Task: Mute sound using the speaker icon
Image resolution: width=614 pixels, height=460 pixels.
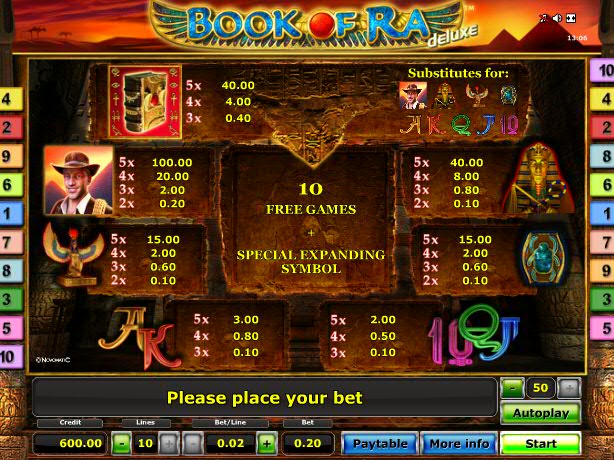Action: (556, 19)
